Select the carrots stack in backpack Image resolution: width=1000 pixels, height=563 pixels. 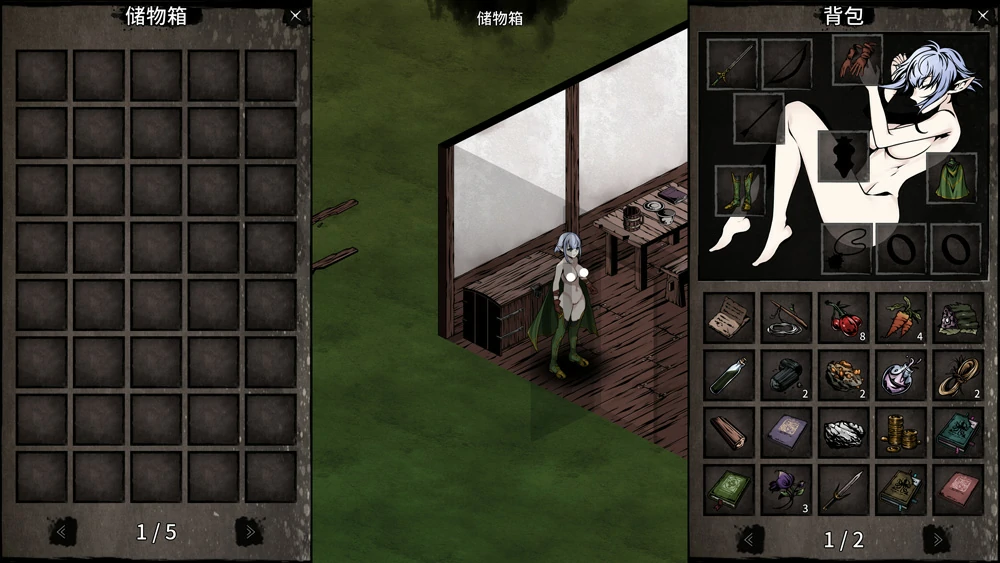tap(900, 318)
